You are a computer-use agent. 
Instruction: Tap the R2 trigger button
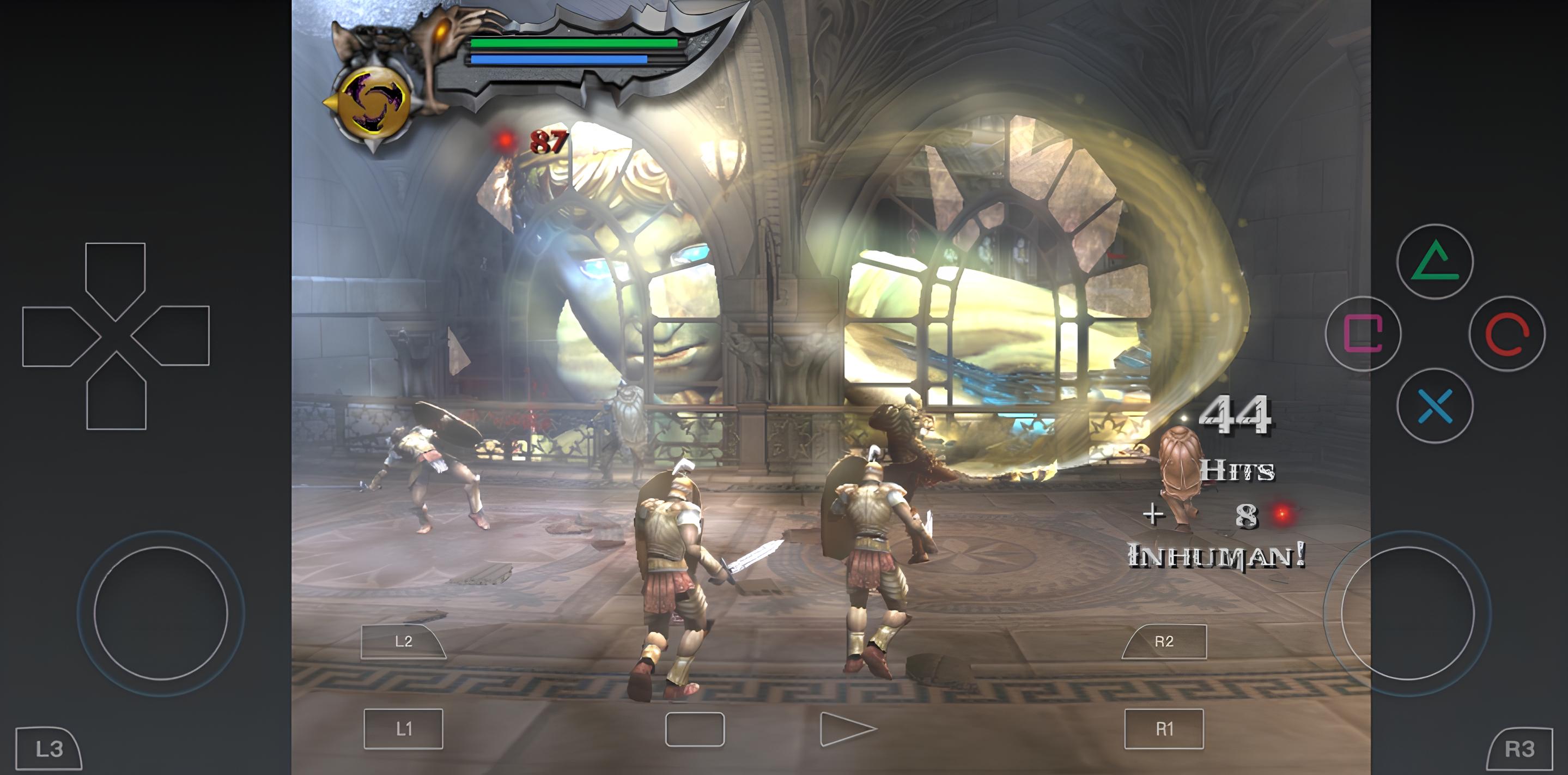(x=1165, y=641)
